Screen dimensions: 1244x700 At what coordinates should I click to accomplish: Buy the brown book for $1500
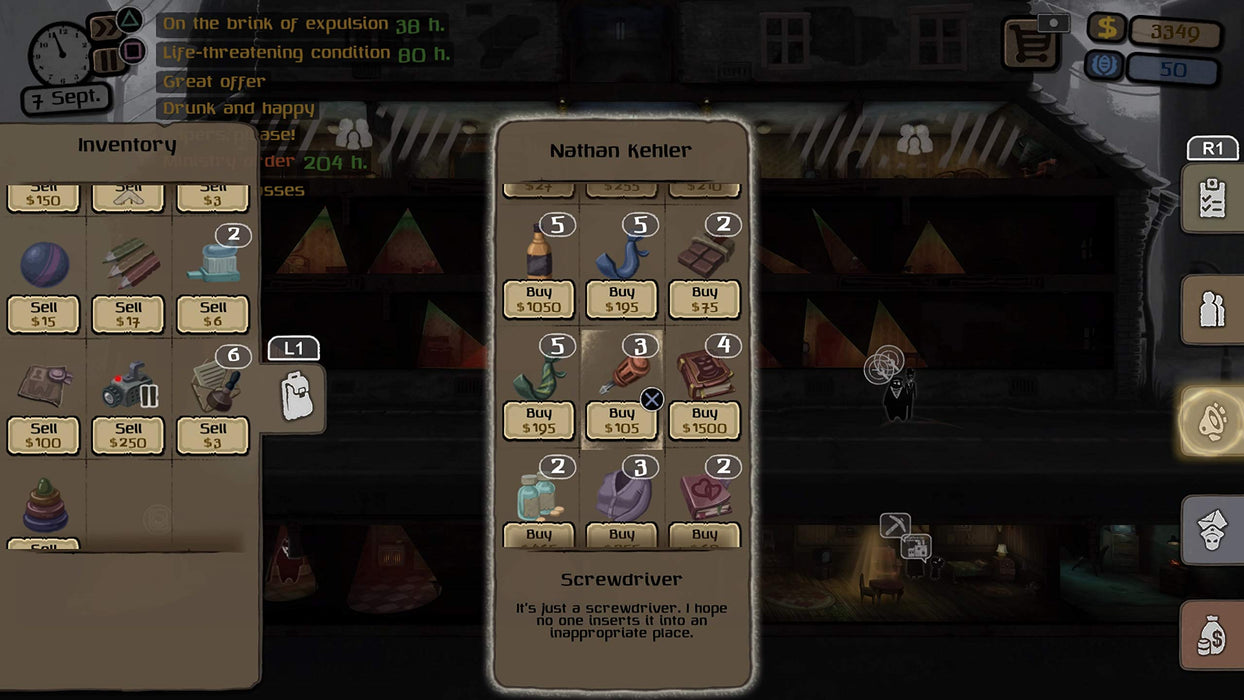[704, 420]
